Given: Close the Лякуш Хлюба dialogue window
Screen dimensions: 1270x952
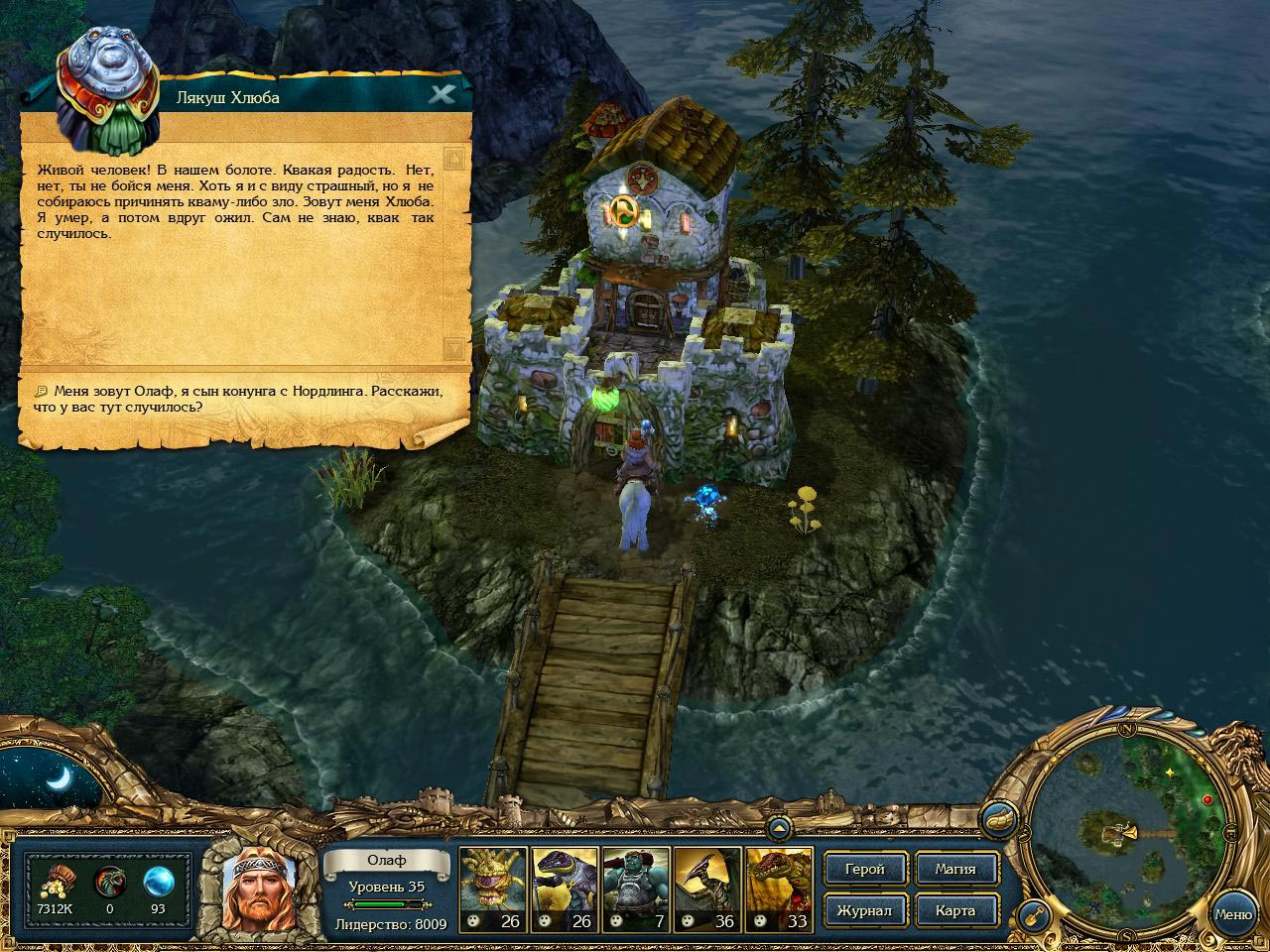Looking at the screenshot, I should pyautogui.click(x=442, y=95).
